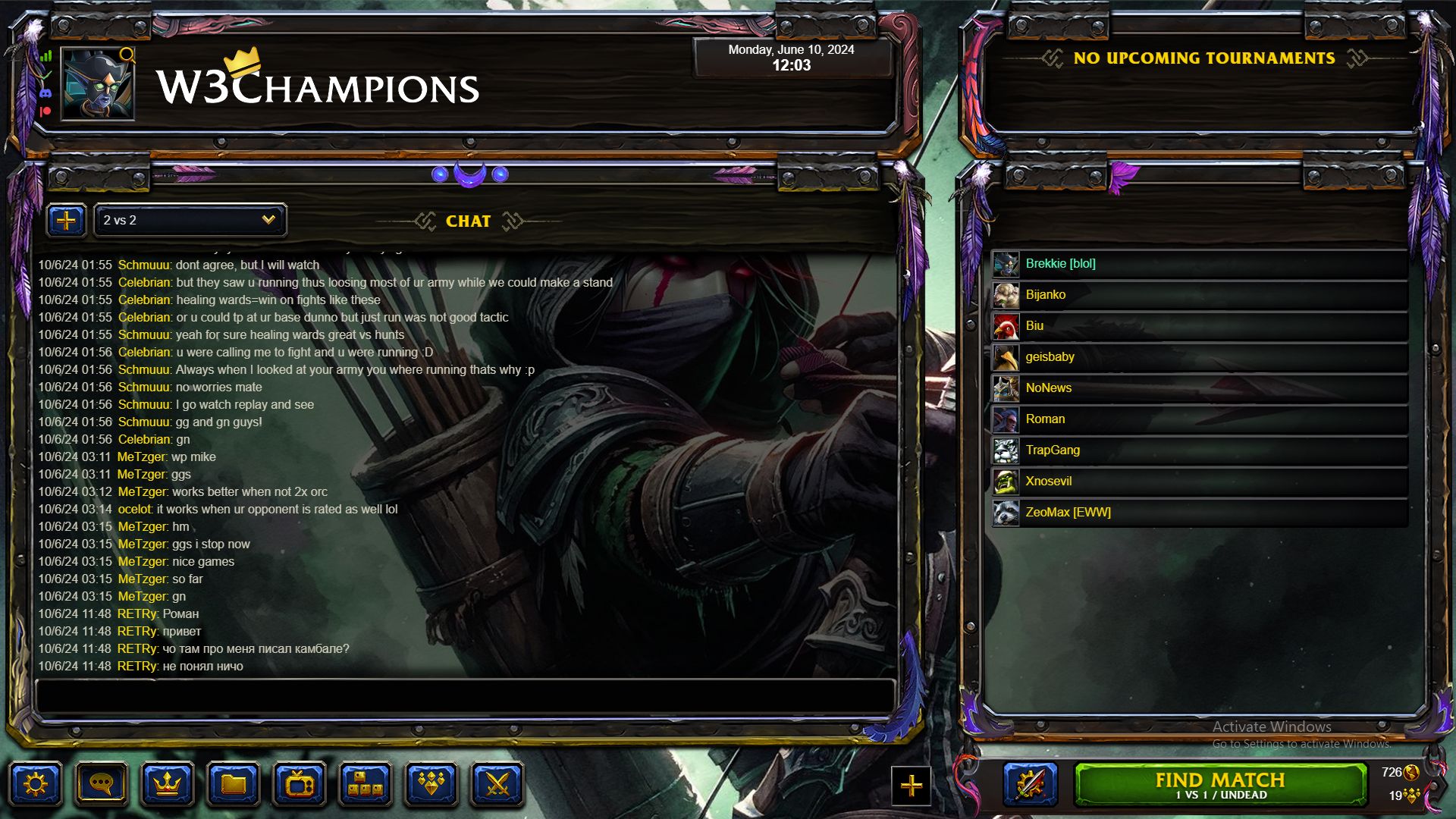Image resolution: width=1456 pixels, height=819 pixels.
Task: Open the No Upcoming Tournaments panel
Action: [1205, 58]
